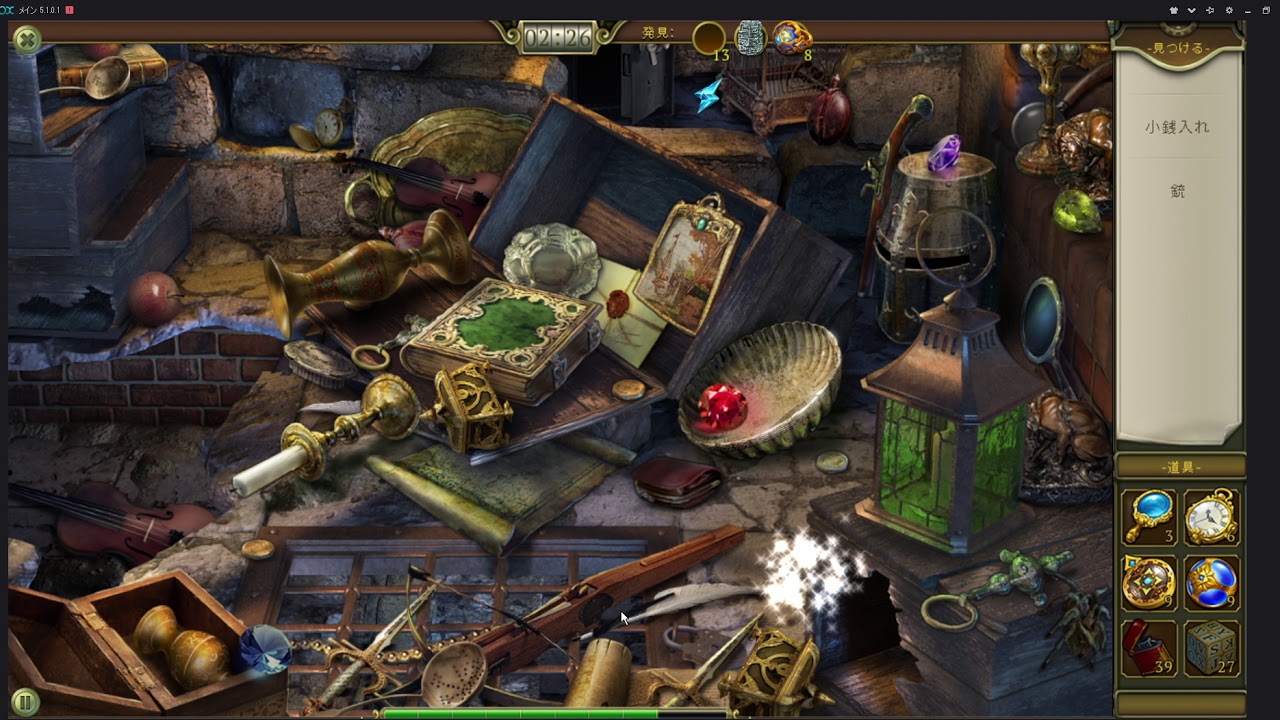Activate the red box tool

[x=1148, y=648]
